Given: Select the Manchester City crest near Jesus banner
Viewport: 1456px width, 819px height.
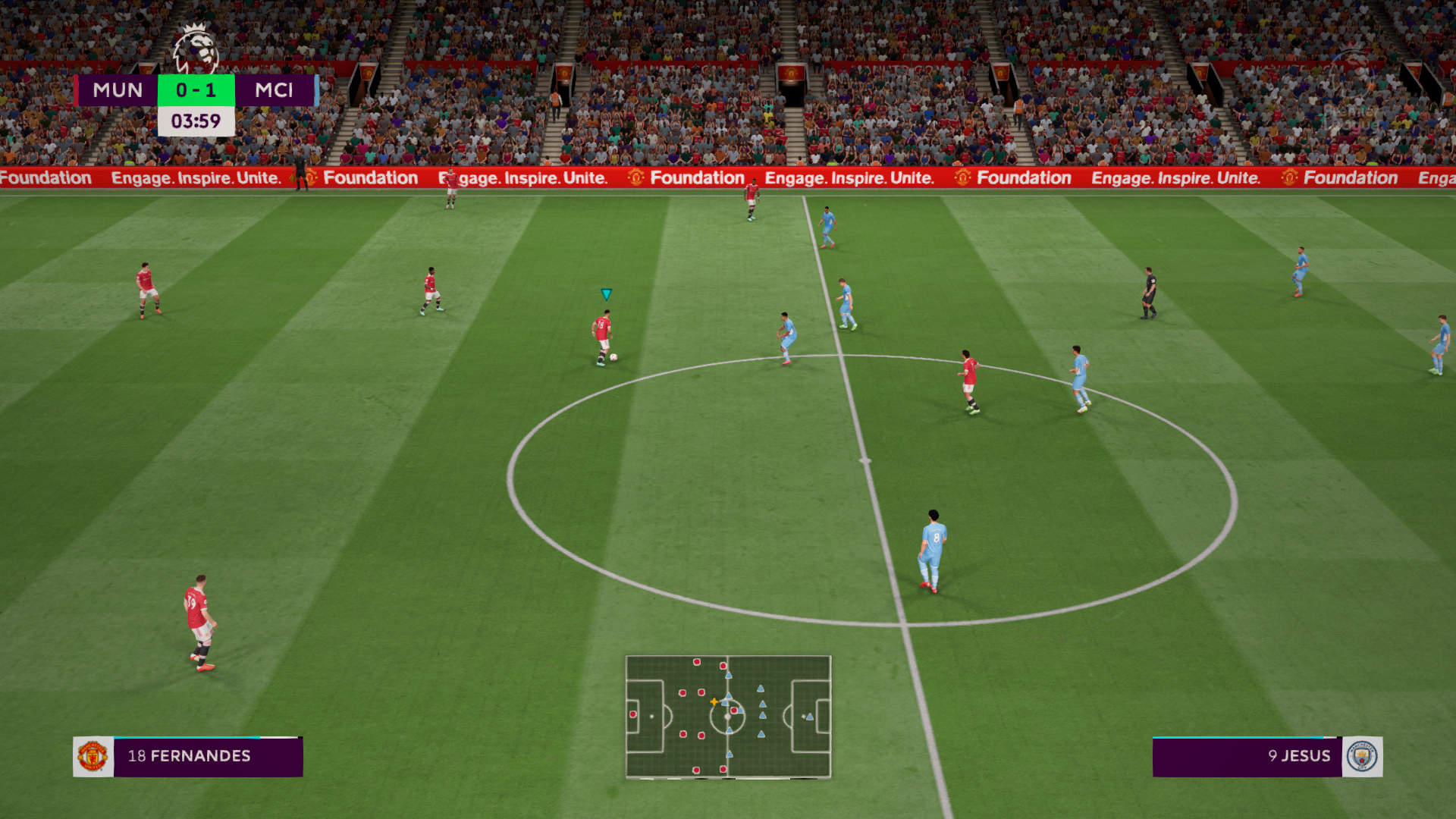Looking at the screenshot, I should pos(1365,756).
